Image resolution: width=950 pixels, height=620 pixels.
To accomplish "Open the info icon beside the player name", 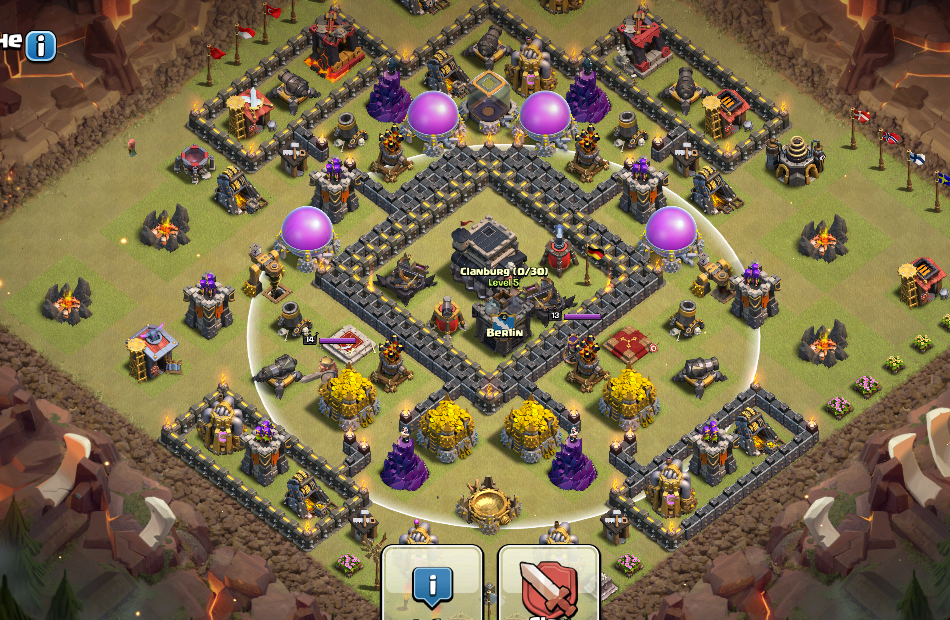I will (x=41, y=46).
